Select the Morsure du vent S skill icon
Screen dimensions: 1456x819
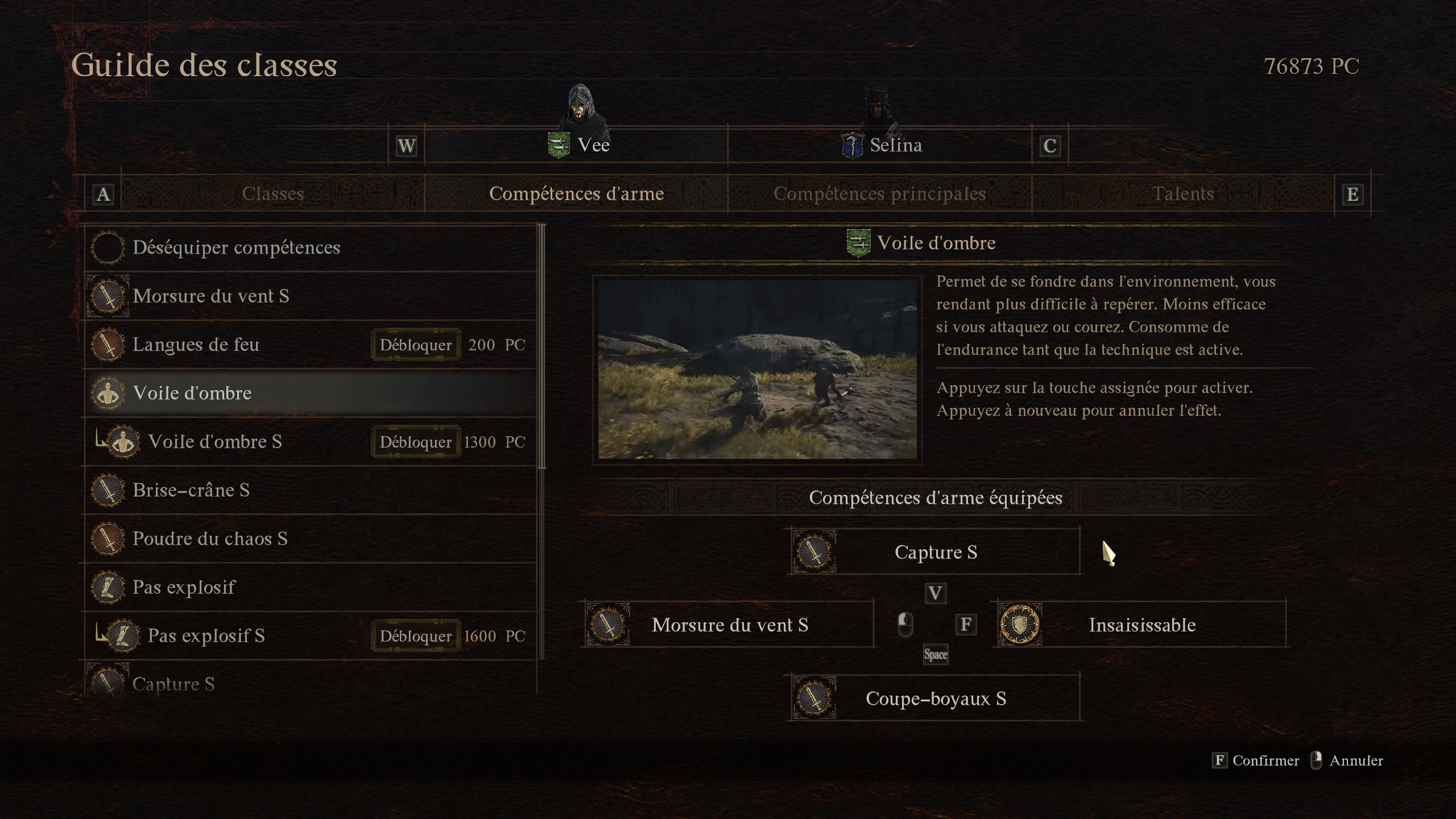tap(108, 296)
